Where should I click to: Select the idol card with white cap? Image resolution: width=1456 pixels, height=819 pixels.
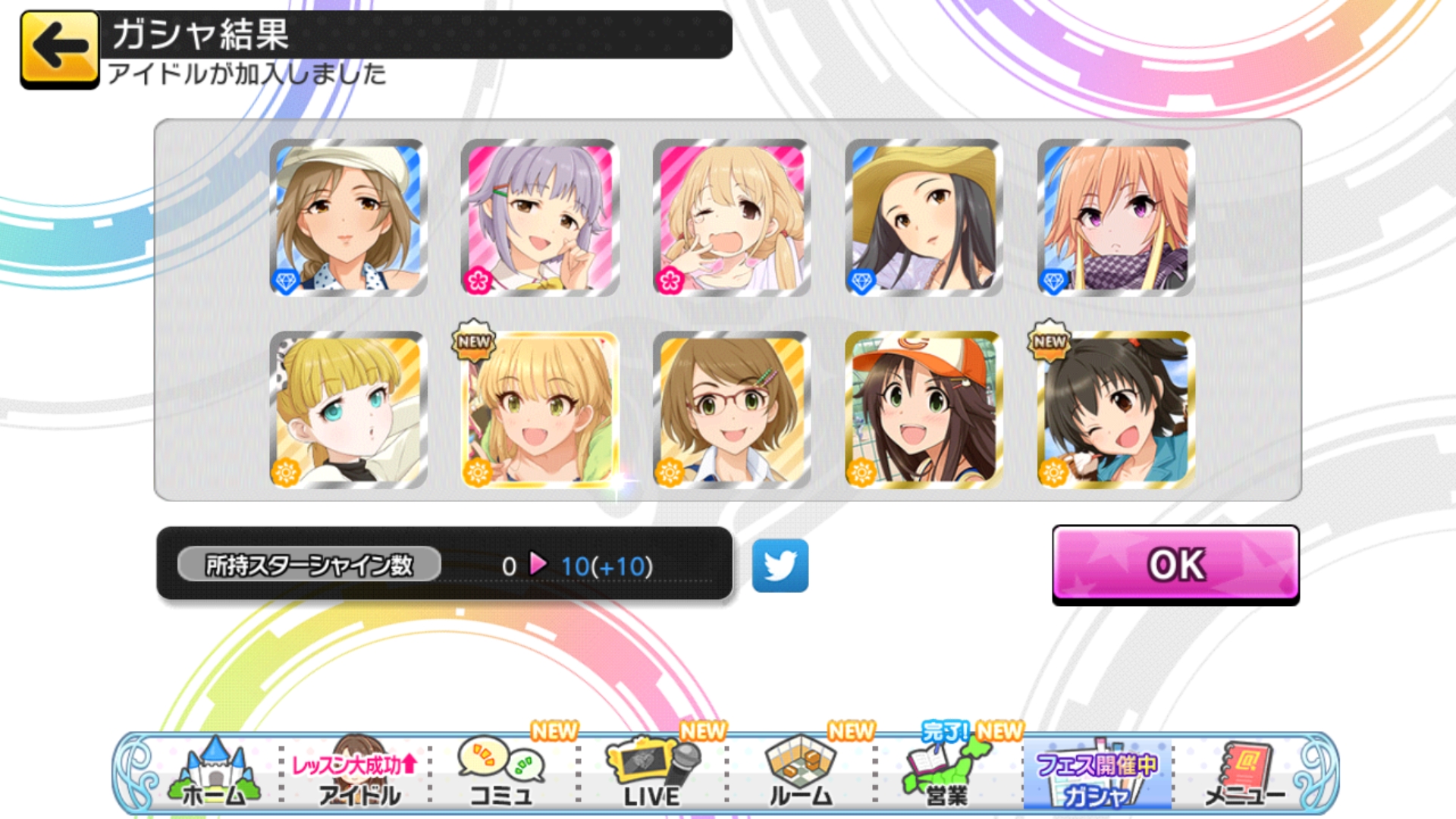click(348, 218)
